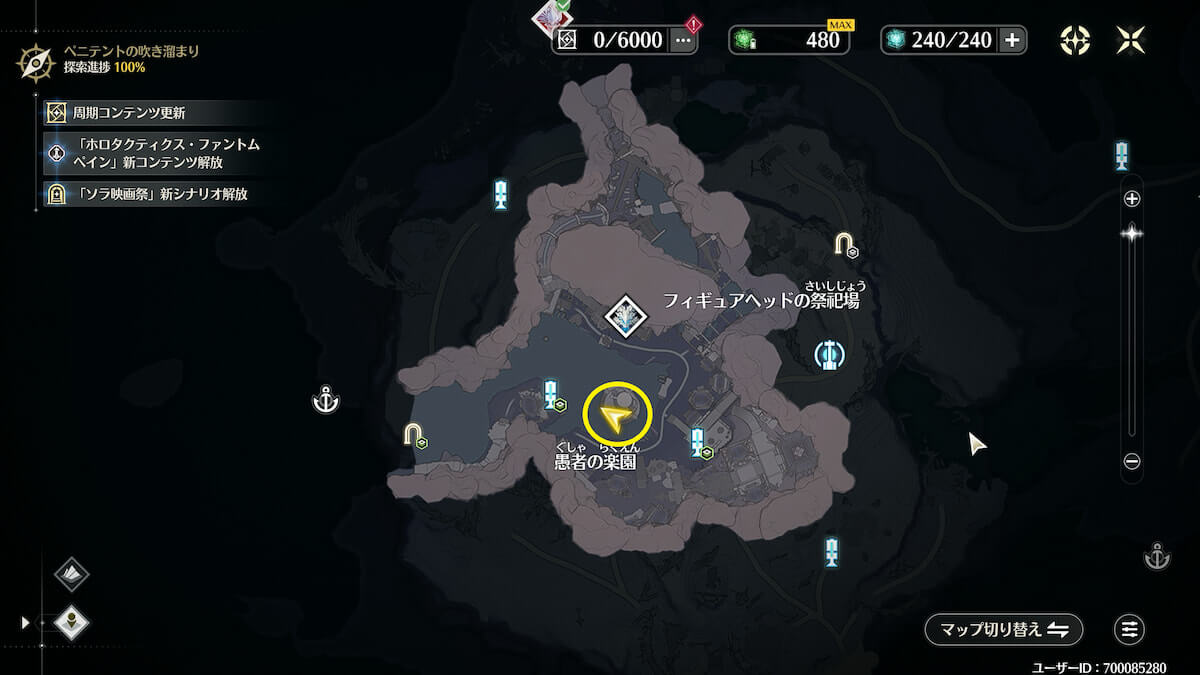
Task: Open the three-dots menu next to 0/6000
Action: pos(684,40)
